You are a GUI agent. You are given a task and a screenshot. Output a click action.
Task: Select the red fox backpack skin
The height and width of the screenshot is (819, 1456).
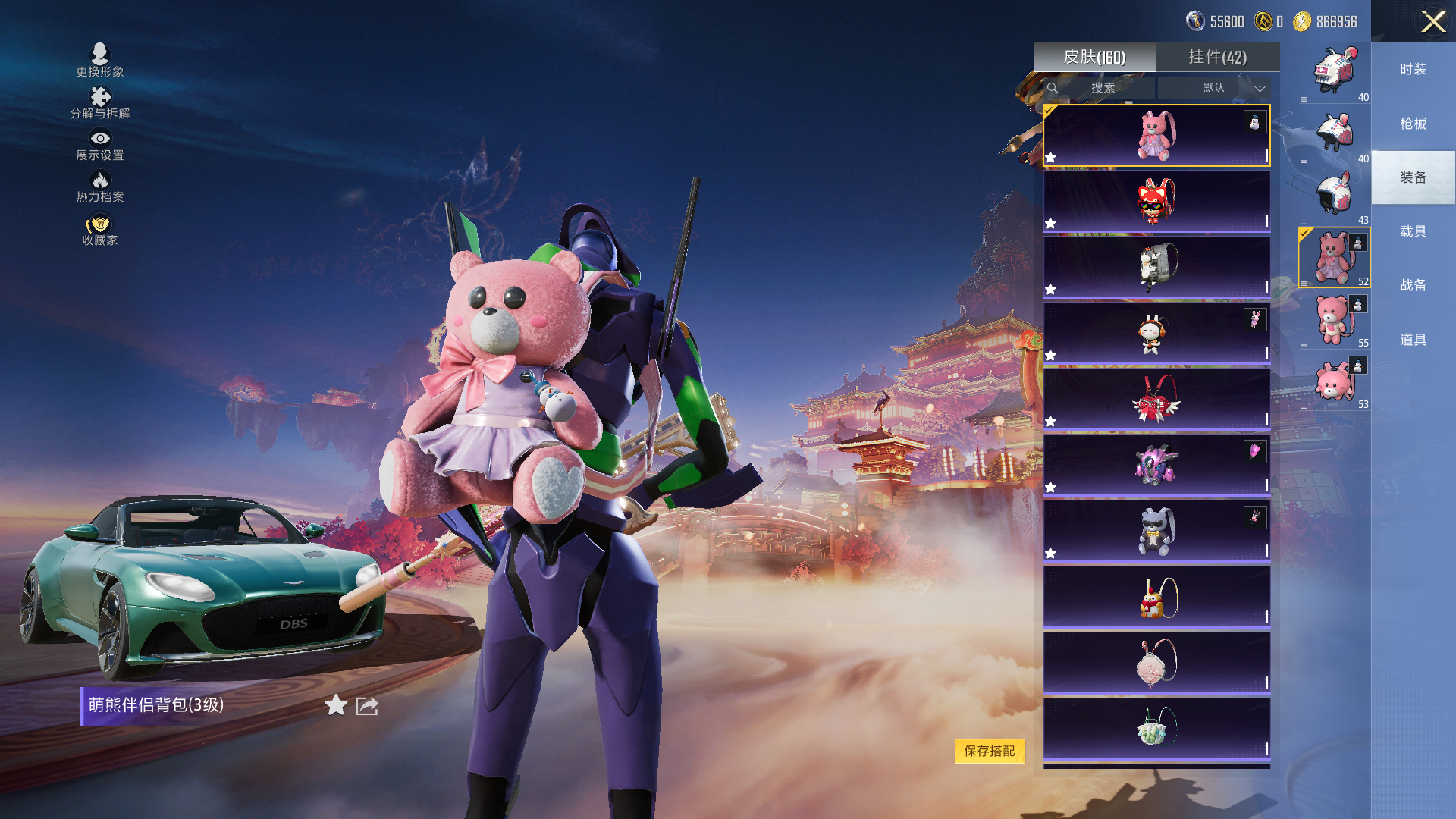point(1156,201)
